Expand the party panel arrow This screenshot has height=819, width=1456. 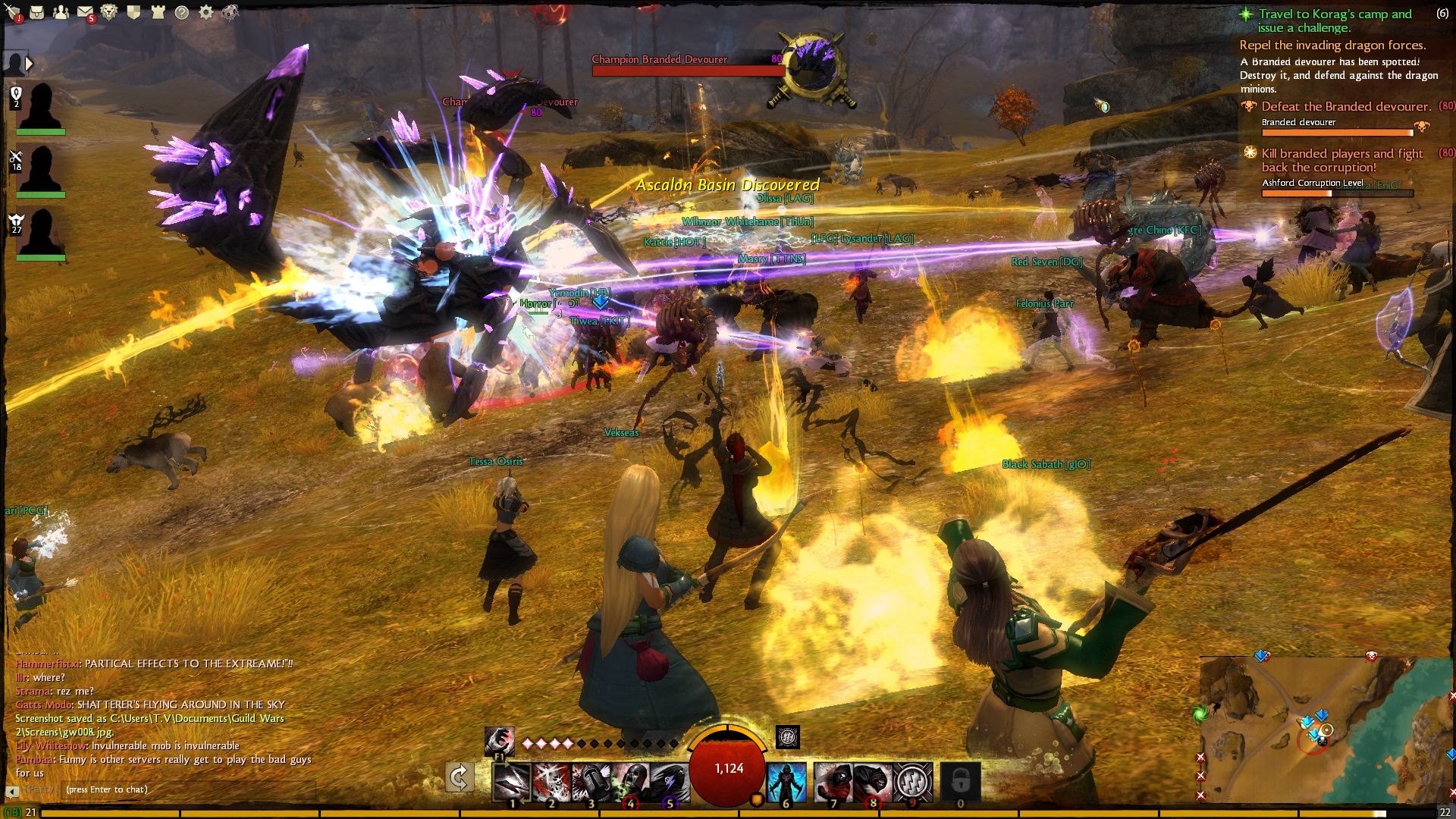[29, 64]
